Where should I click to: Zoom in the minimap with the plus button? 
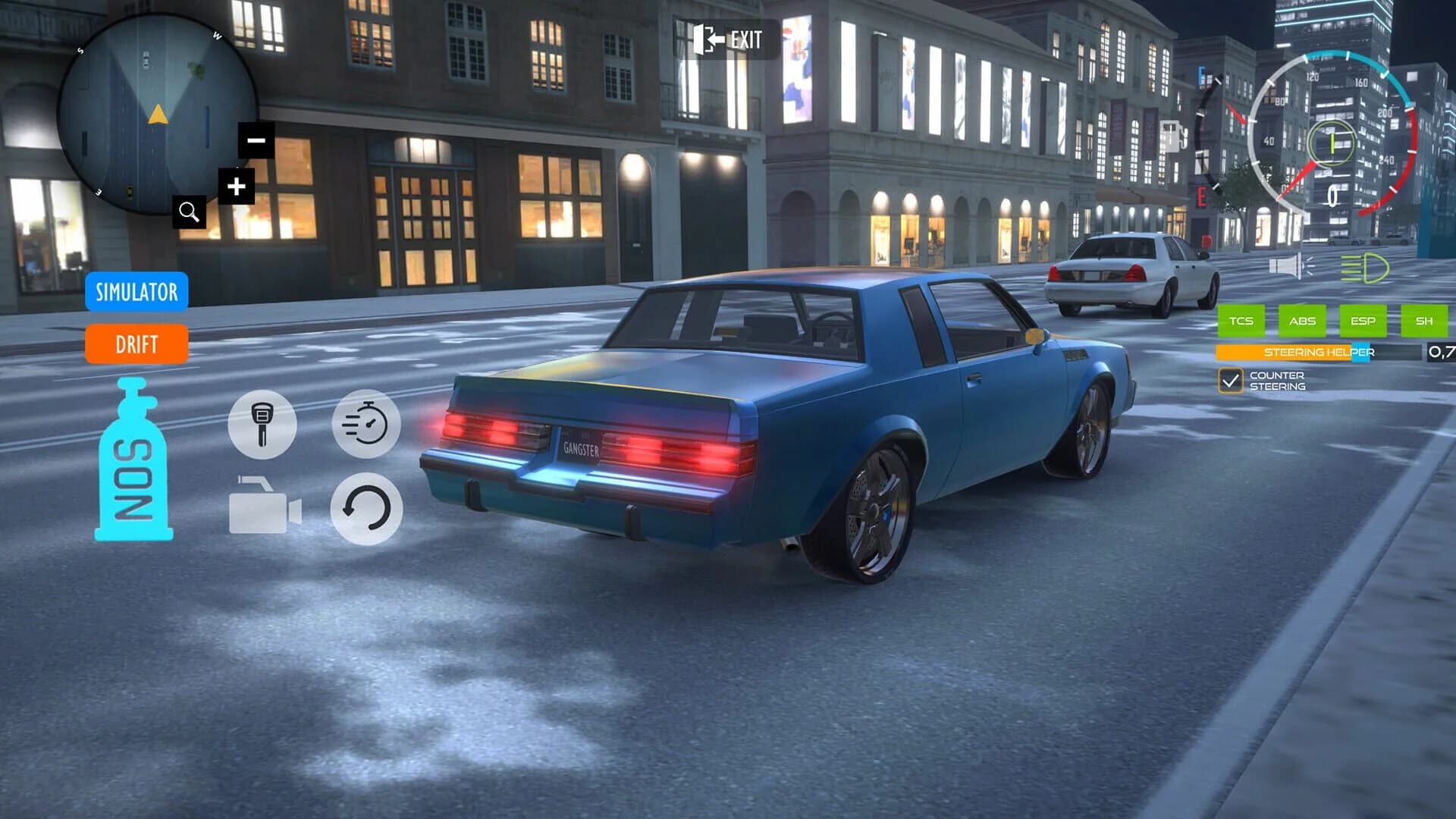point(237,184)
